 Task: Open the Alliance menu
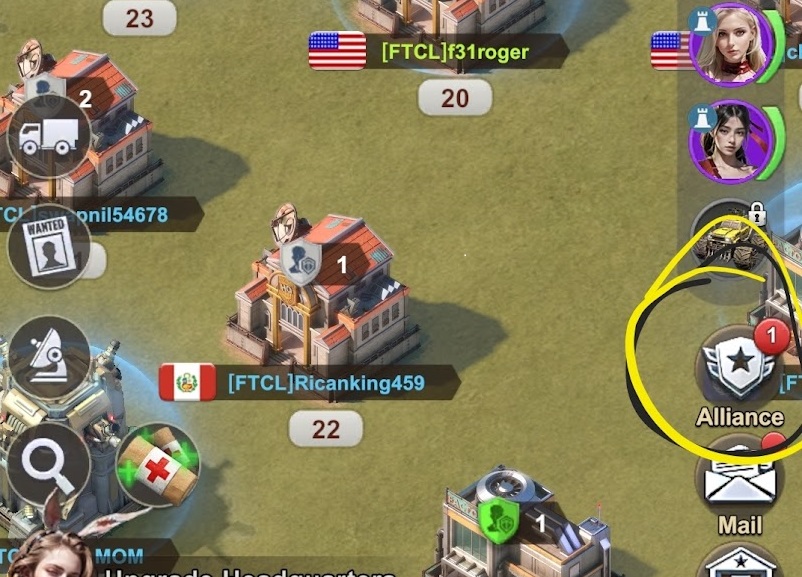point(740,365)
